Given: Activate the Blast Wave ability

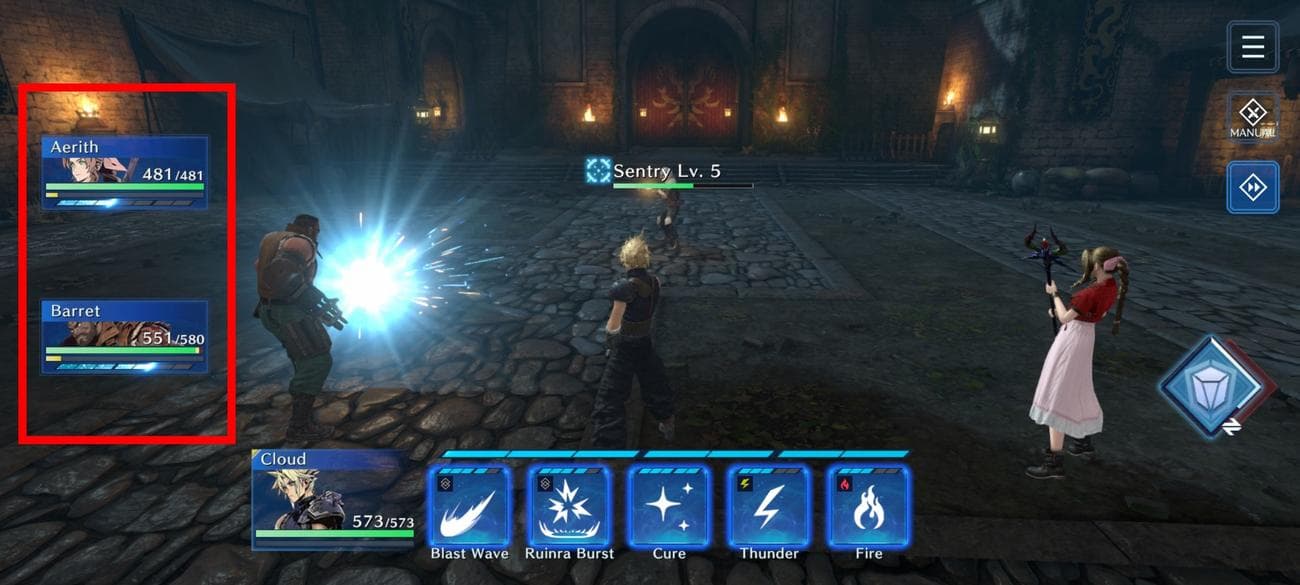Looking at the screenshot, I should 469,506.
